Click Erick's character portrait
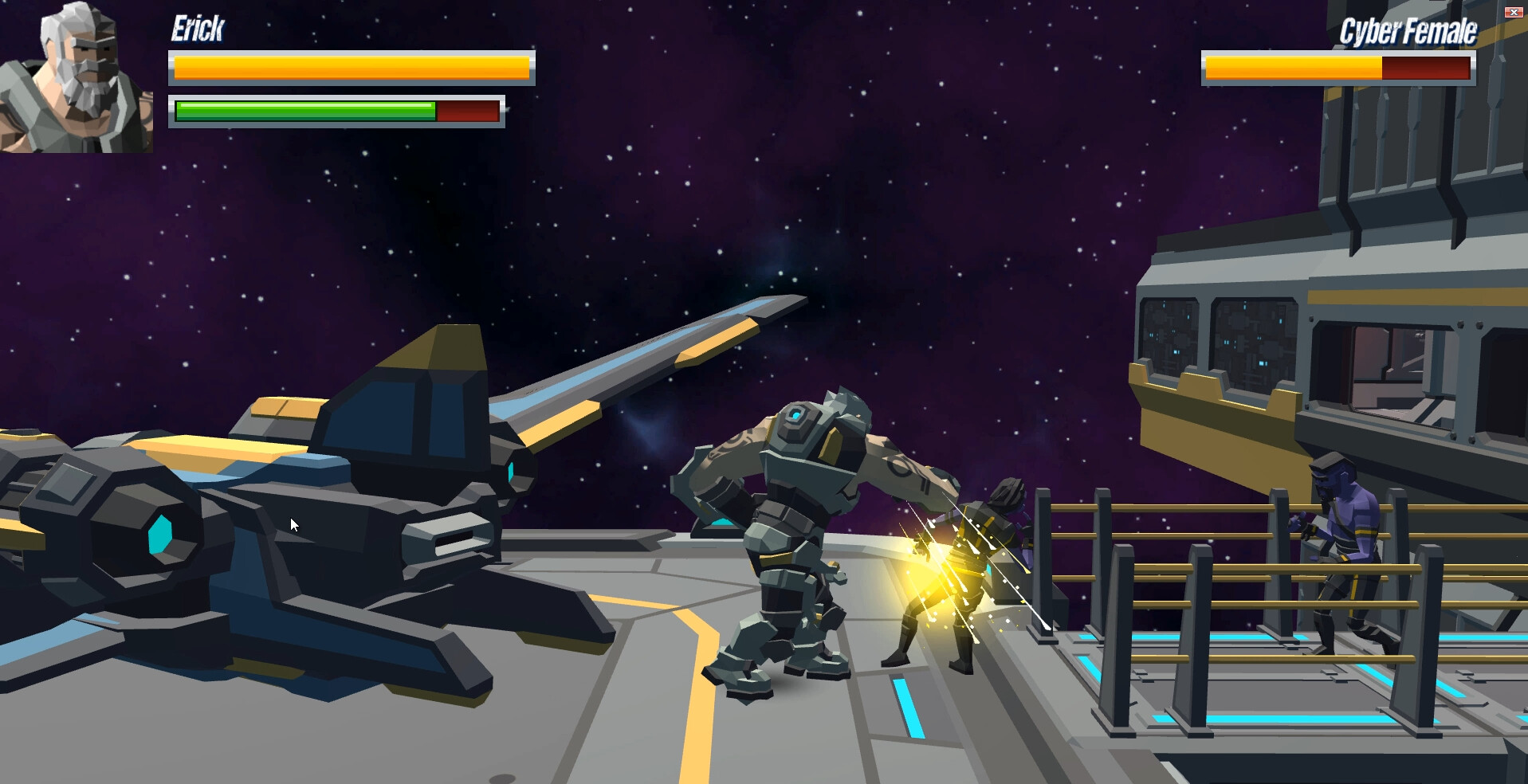Screen dimensions: 1528x784 tap(76, 77)
